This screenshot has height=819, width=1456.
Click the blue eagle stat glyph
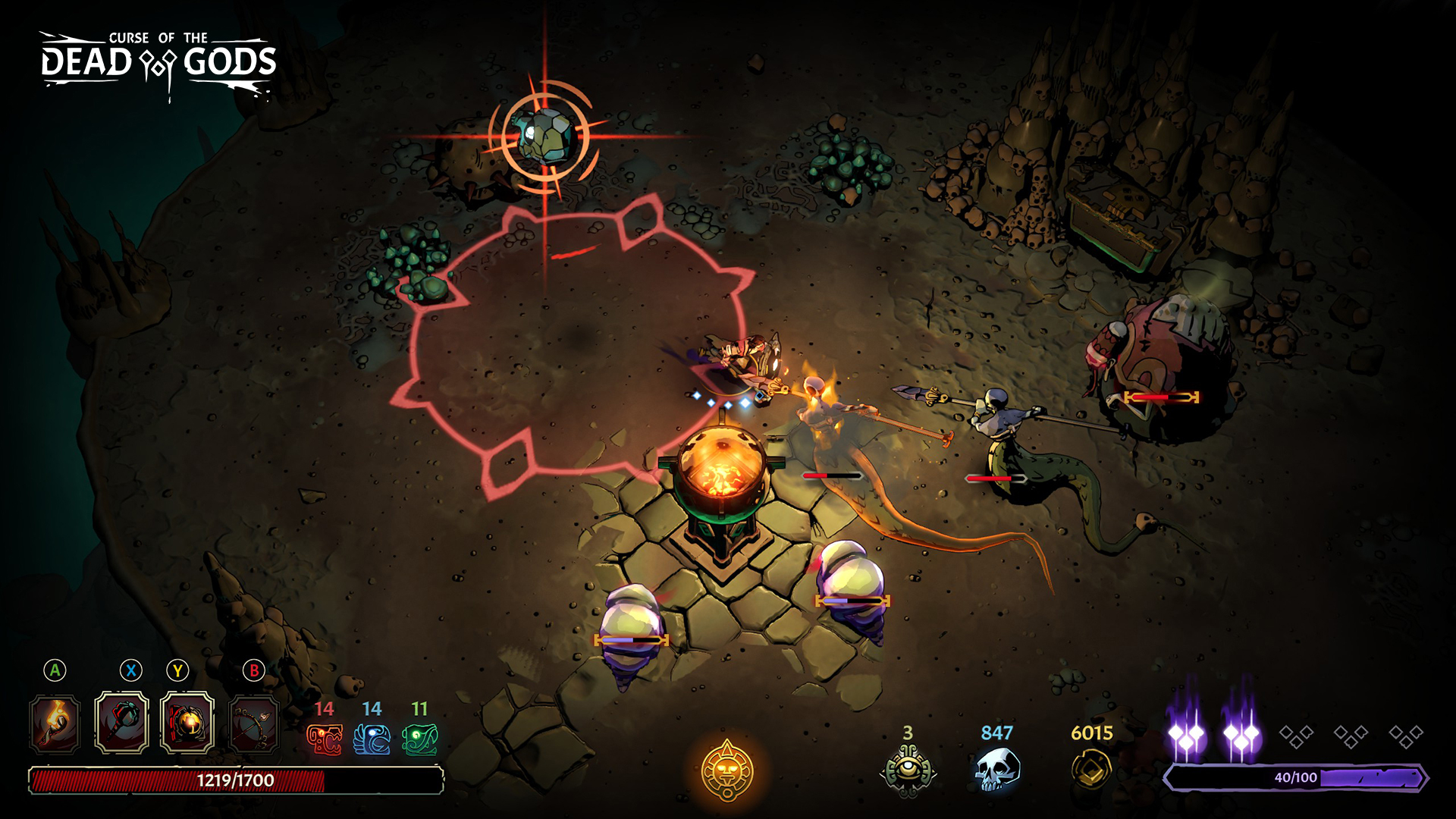tap(372, 739)
